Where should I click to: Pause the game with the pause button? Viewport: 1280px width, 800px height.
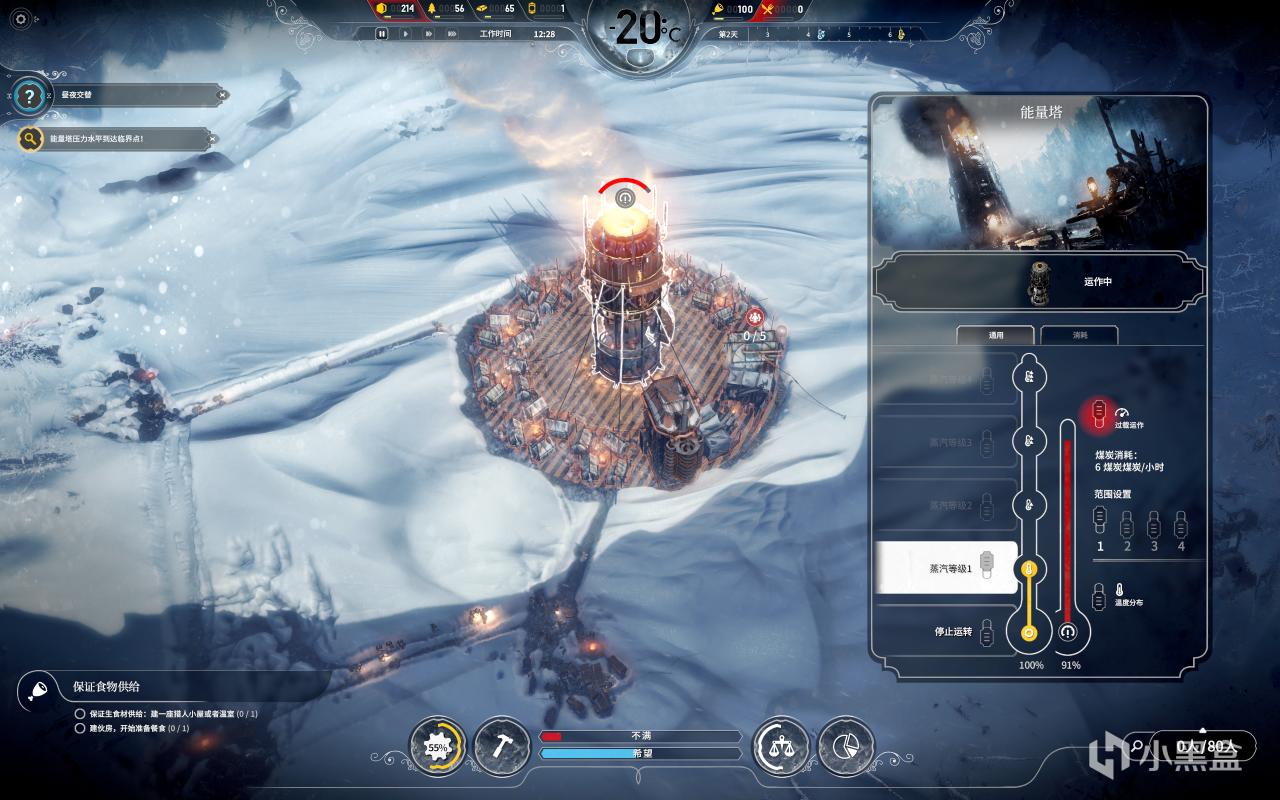pos(381,33)
